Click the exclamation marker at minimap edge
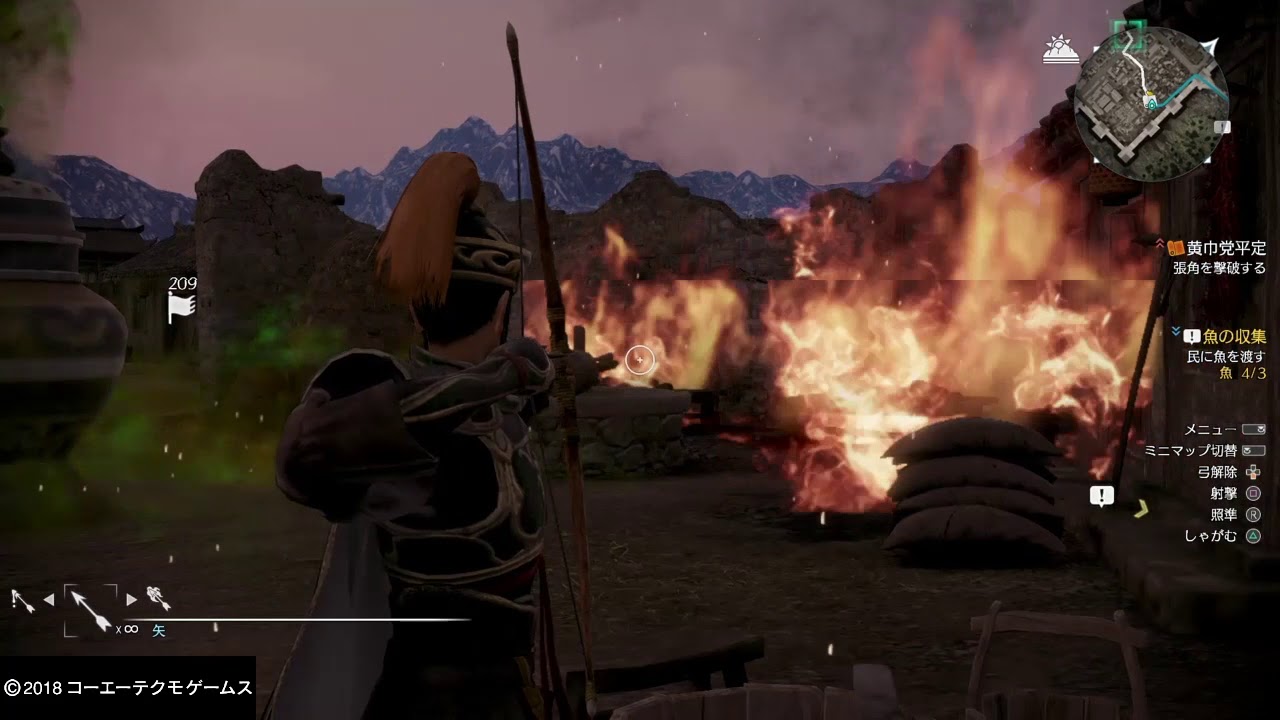Screen dimensions: 1280x720 (x=1222, y=127)
